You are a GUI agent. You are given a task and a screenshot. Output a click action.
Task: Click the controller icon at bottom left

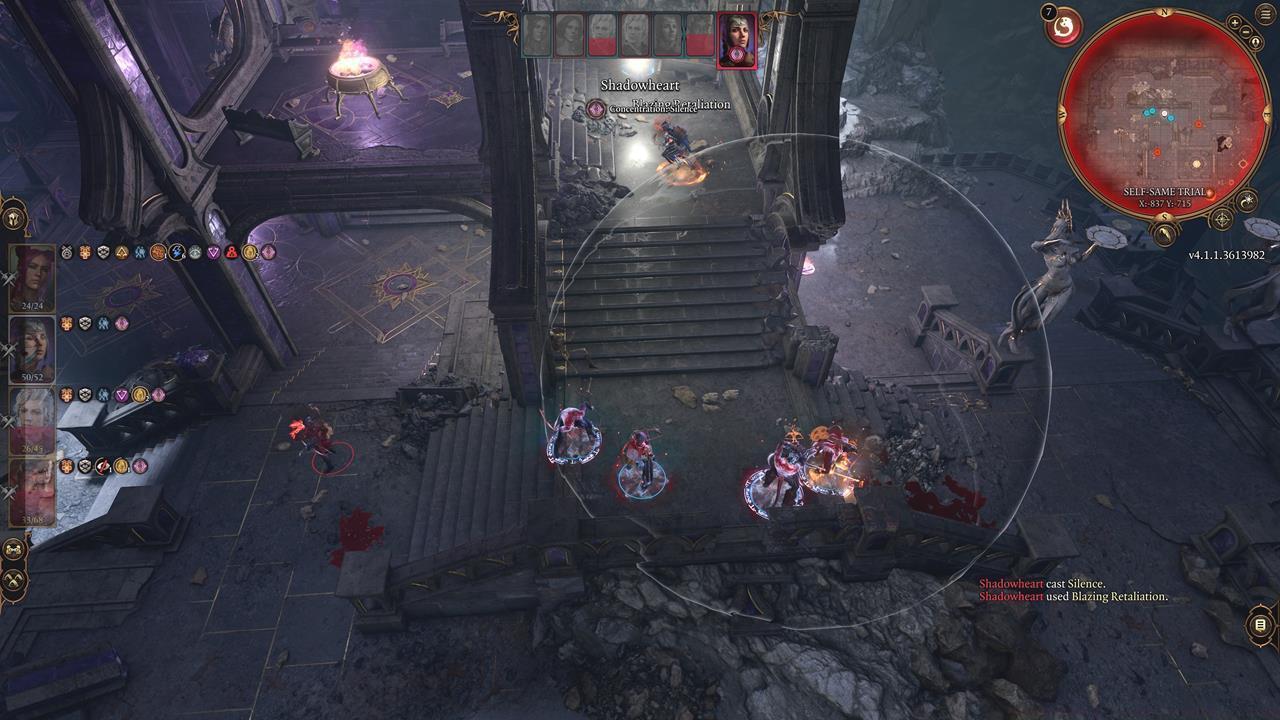[x=15, y=548]
